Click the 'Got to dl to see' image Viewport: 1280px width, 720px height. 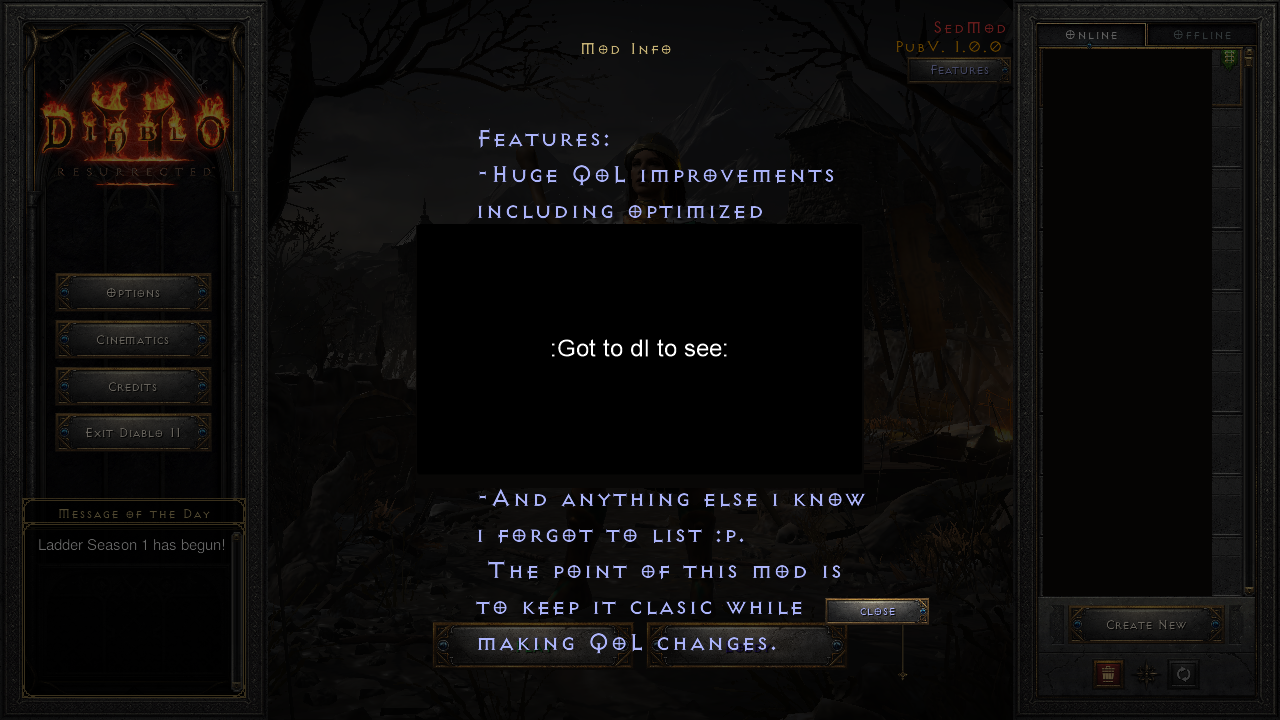coord(639,348)
